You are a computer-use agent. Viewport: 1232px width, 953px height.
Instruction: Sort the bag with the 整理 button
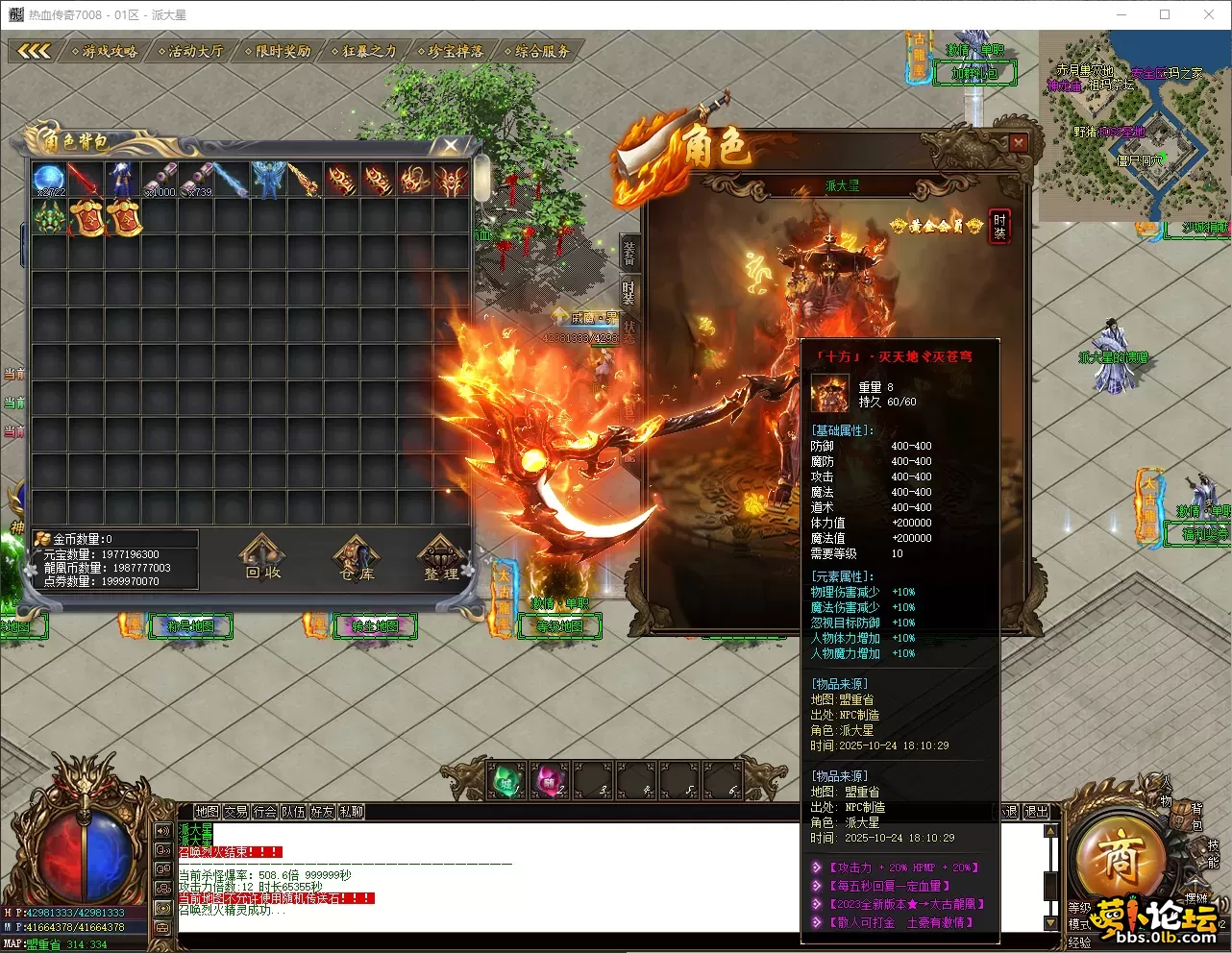tap(441, 558)
